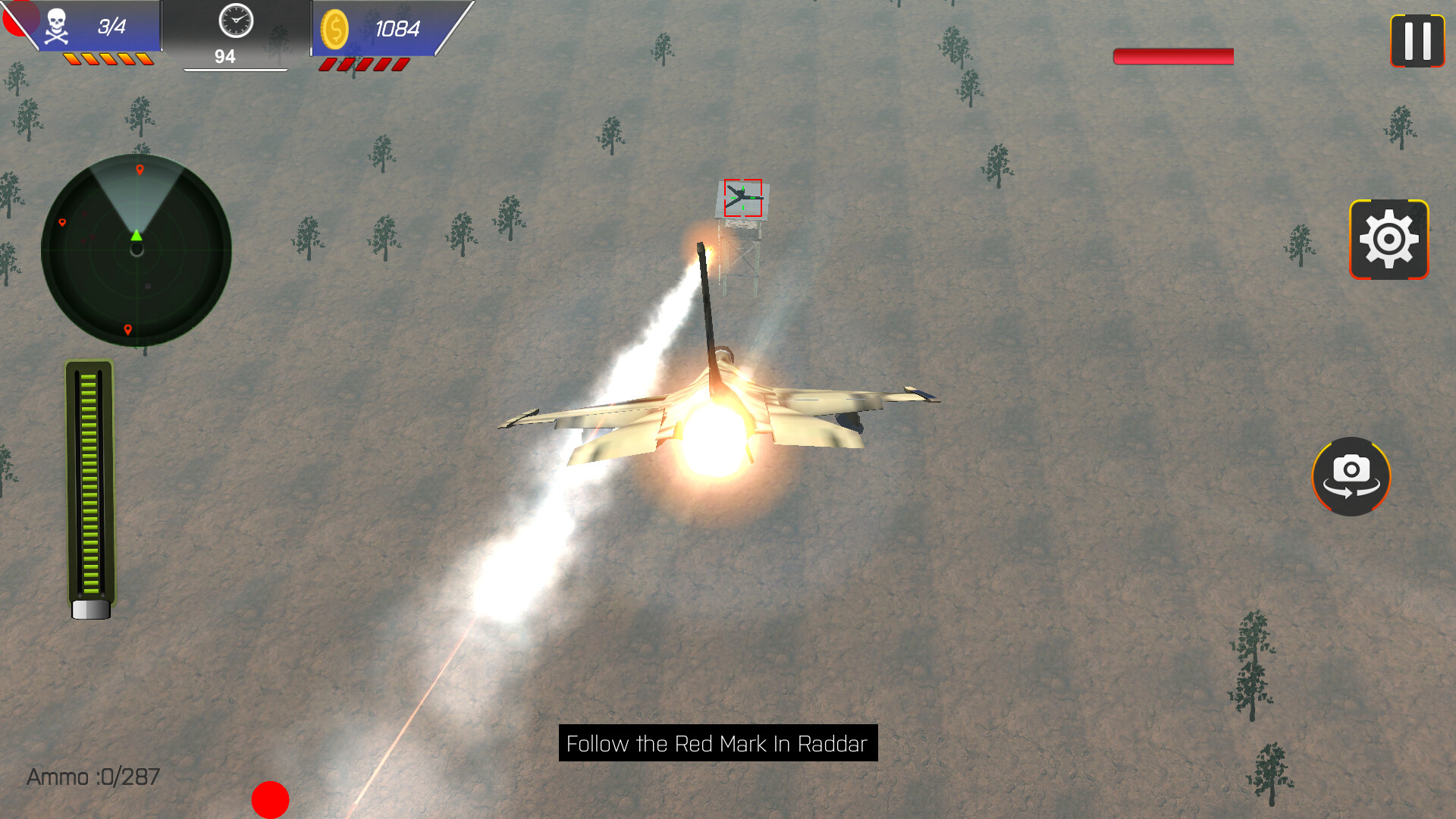
Task: Click the bottom red marker on the radar
Action: (127, 331)
